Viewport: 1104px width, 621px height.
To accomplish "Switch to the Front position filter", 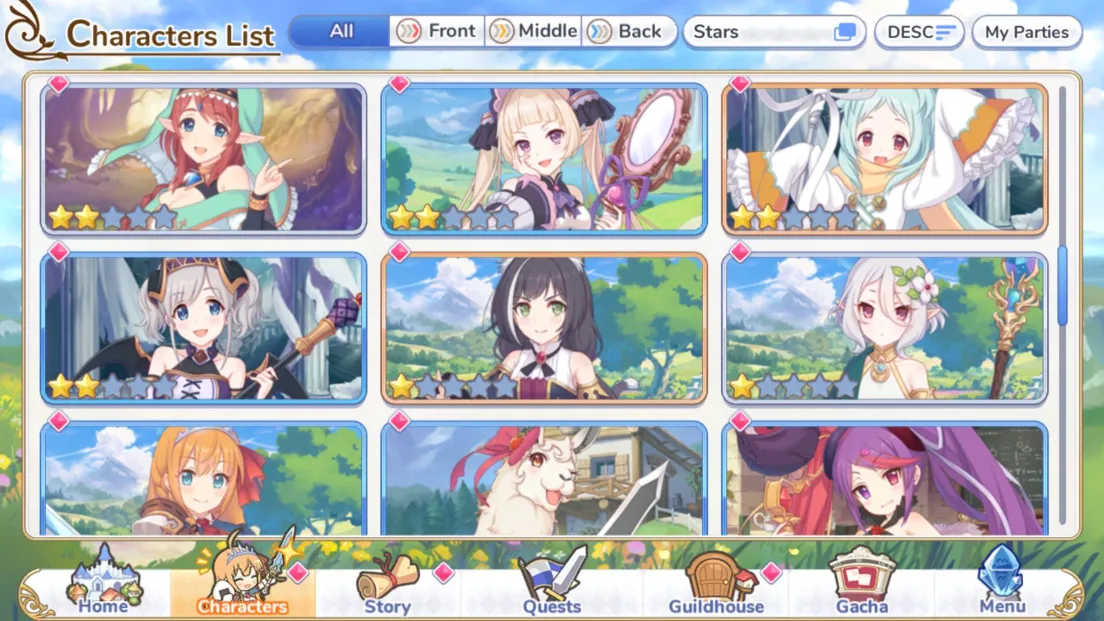I will [x=437, y=31].
